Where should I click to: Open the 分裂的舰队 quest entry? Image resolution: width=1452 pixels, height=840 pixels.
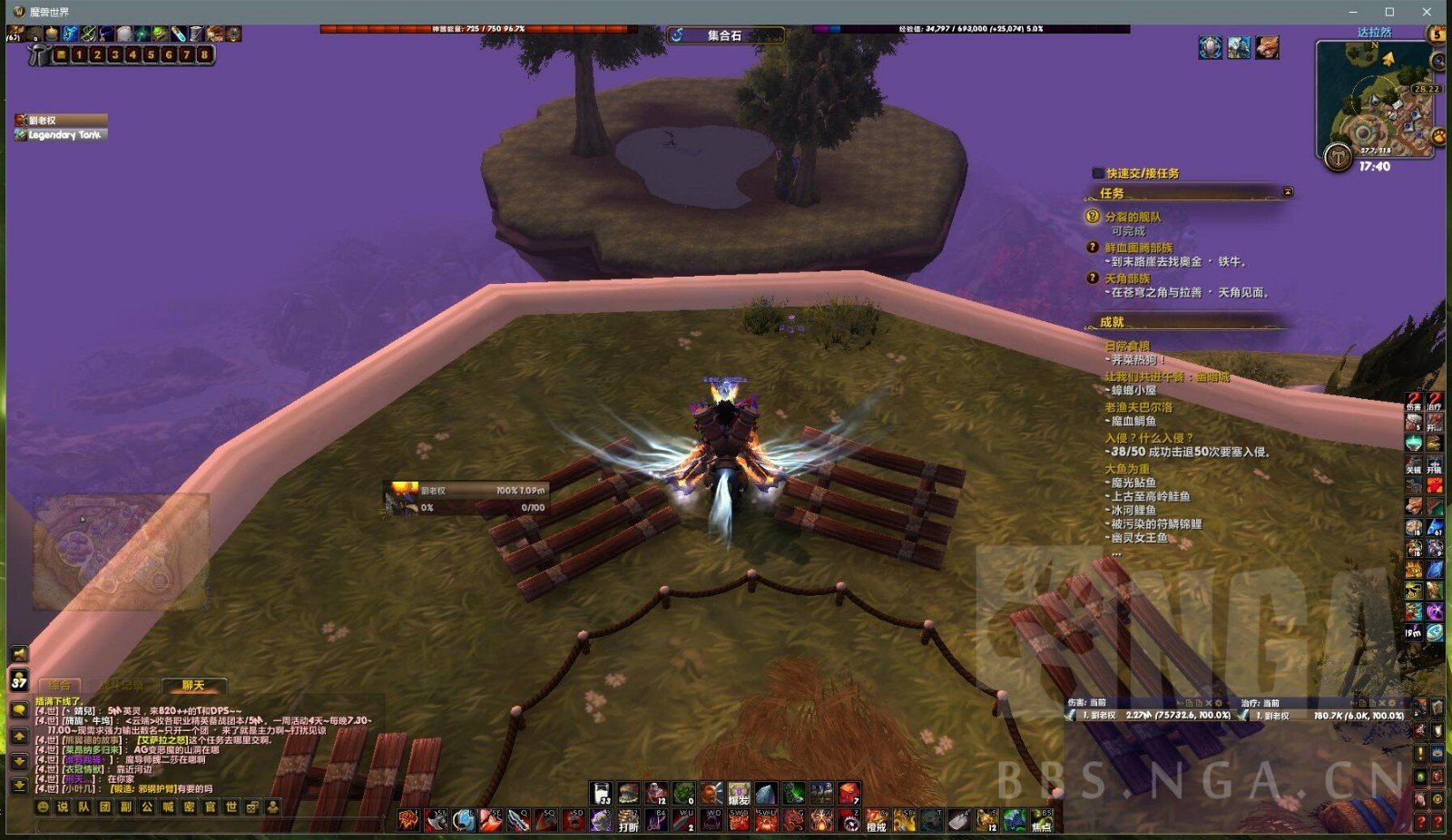click(x=1133, y=217)
